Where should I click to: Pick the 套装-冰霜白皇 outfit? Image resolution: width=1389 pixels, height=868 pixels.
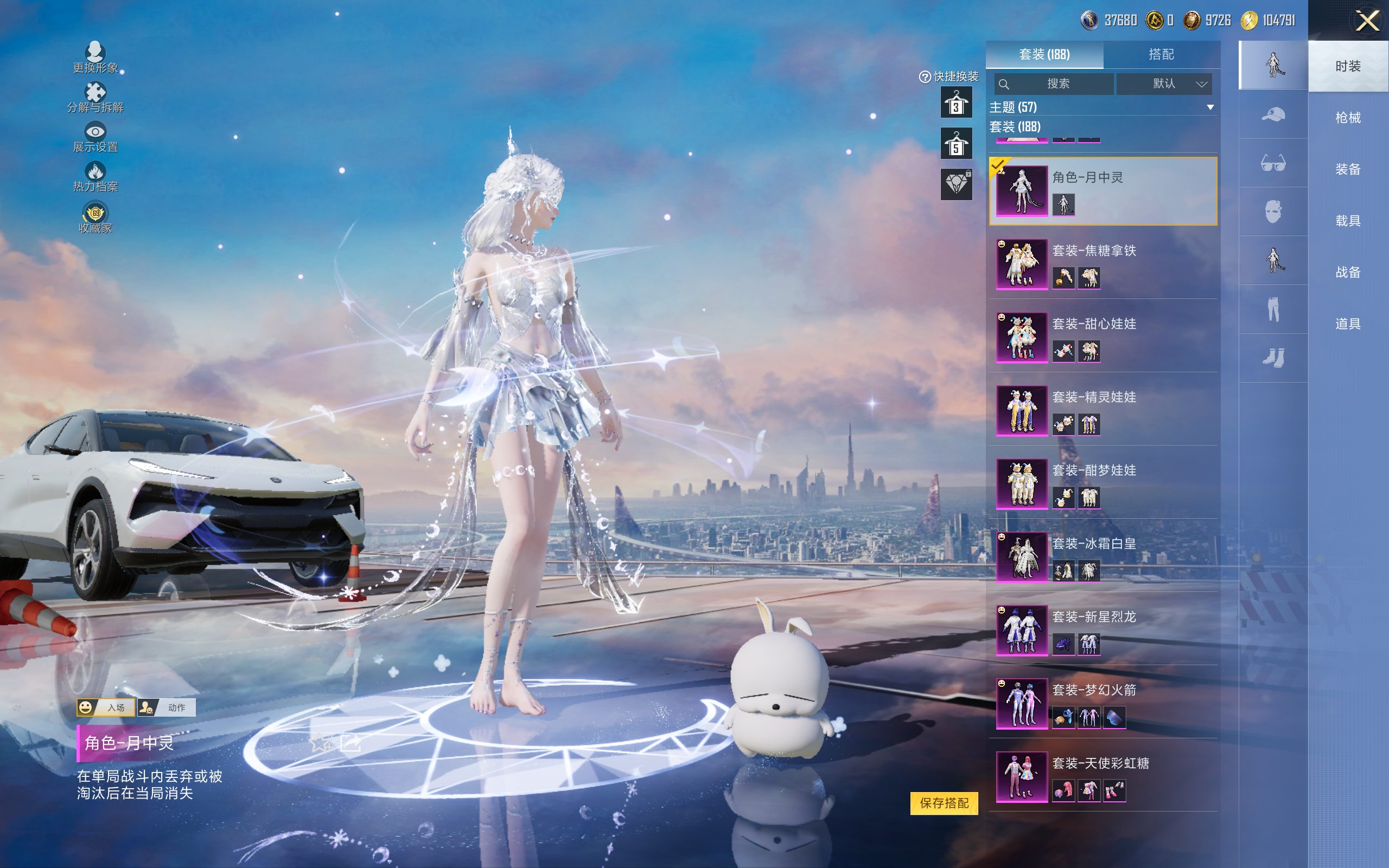pyautogui.click(x=1102, y=557)
